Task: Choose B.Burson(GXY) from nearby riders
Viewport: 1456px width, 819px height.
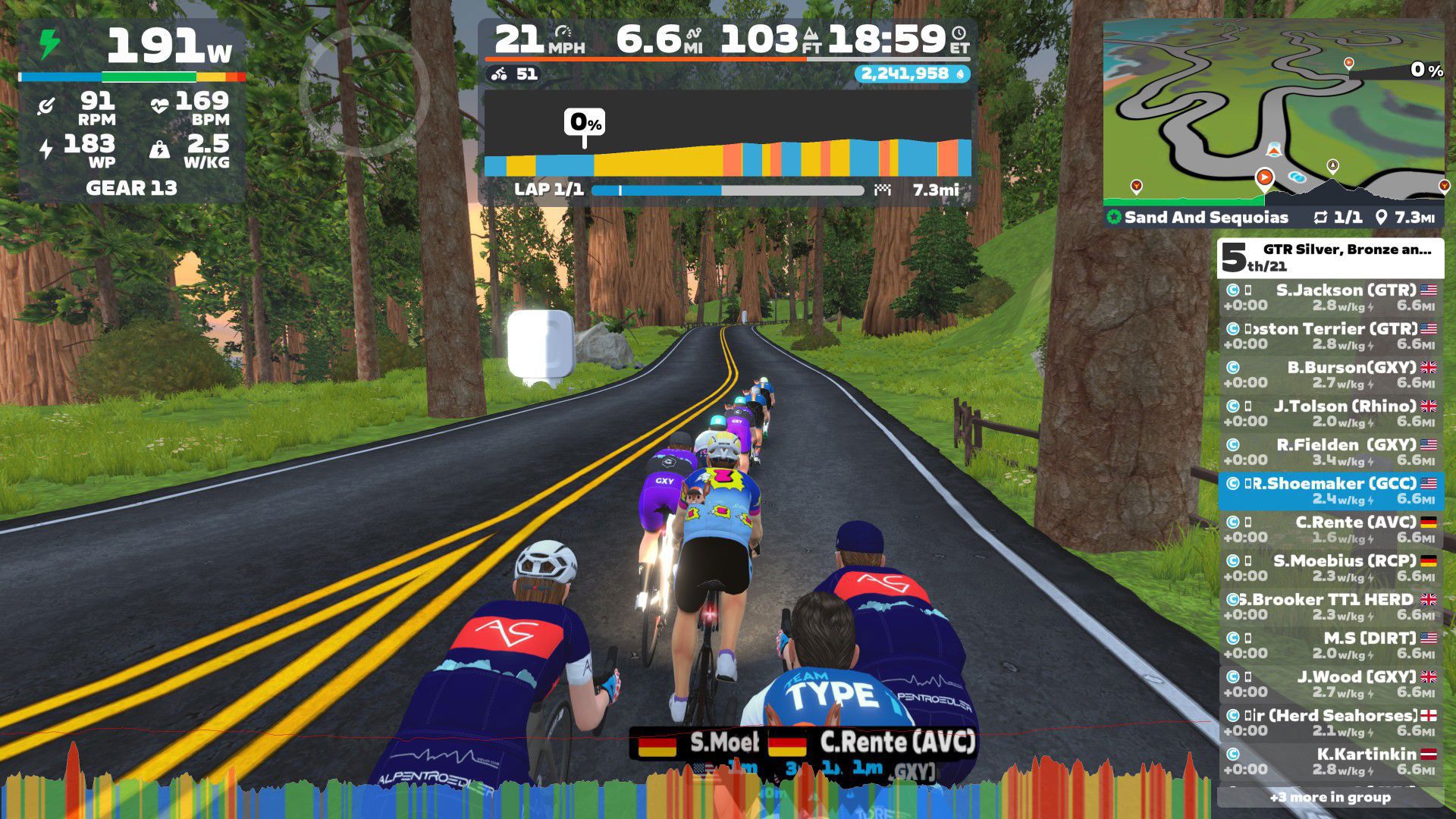Action: [x=1331, y=375]
